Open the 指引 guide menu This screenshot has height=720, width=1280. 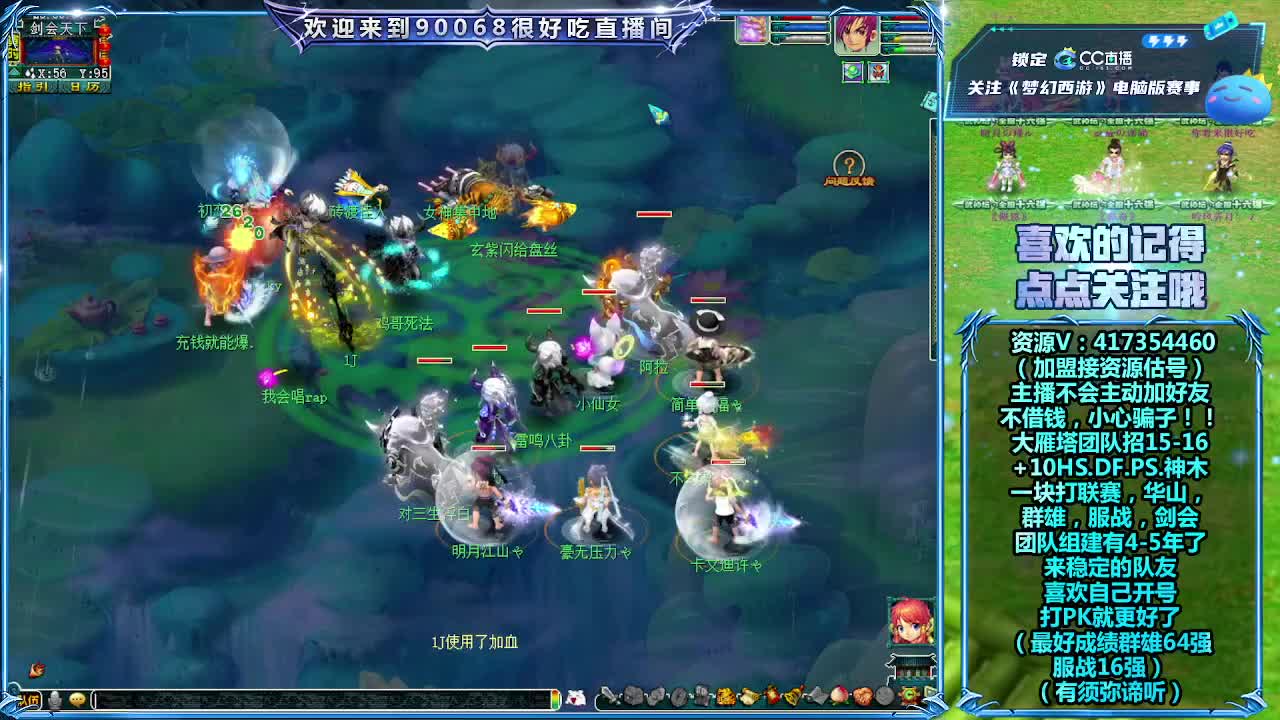click(x=33, y=86)
